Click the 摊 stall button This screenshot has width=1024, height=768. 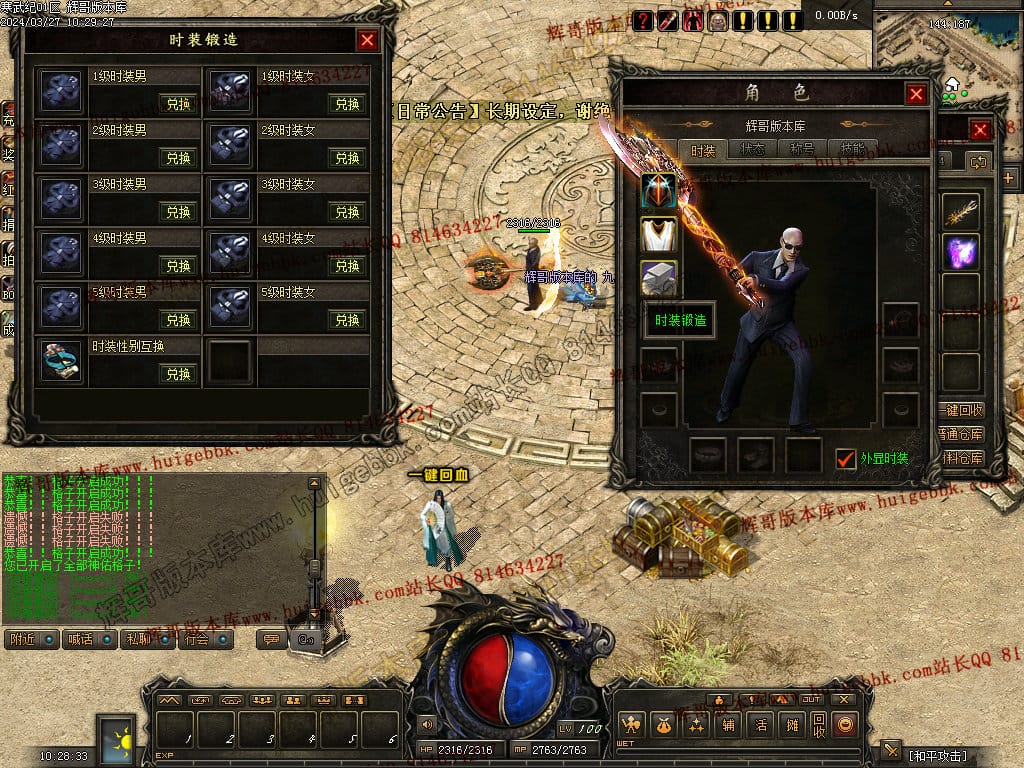click(x=792, y=725)
